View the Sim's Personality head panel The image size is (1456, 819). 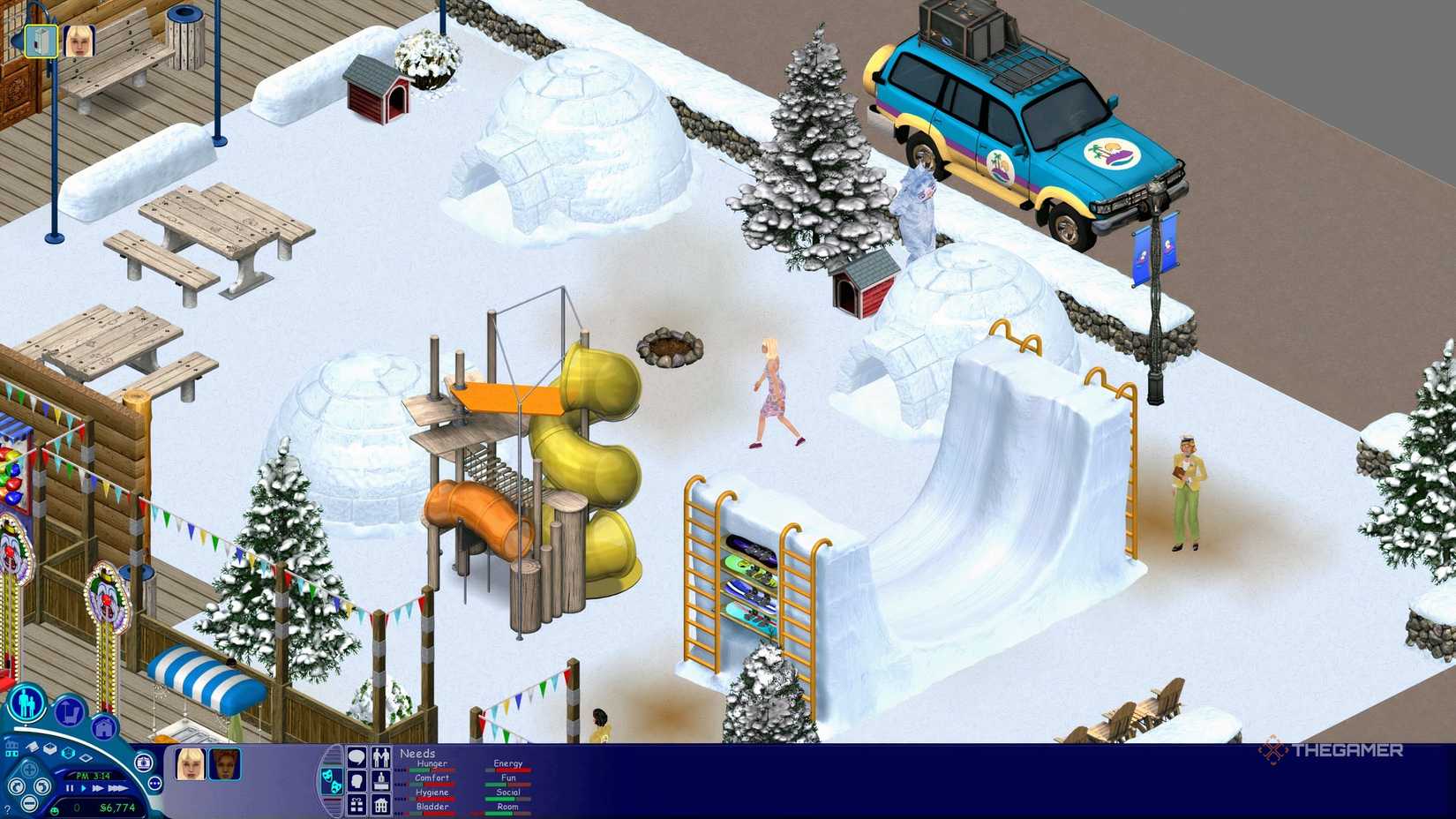tap(357, 782)
